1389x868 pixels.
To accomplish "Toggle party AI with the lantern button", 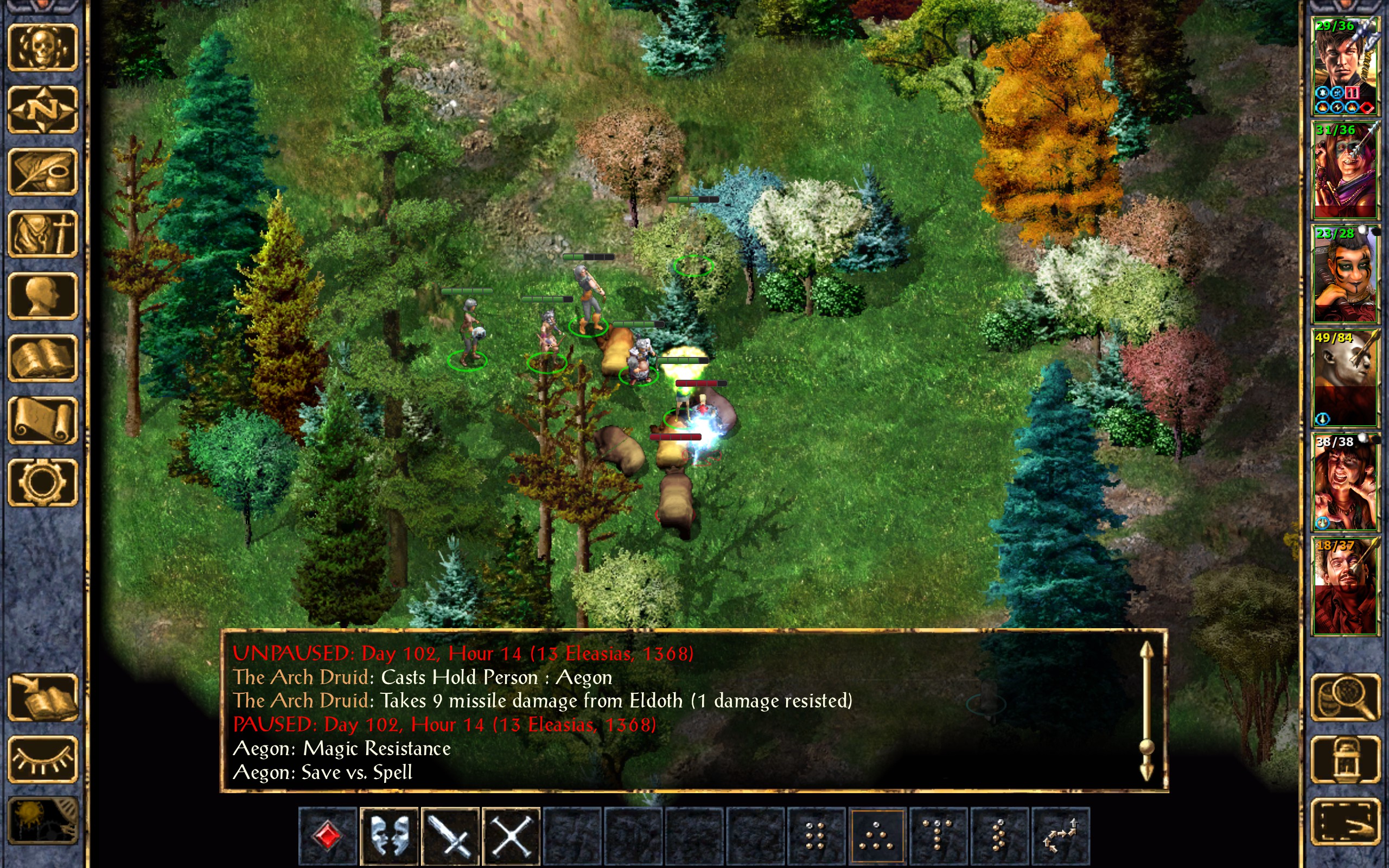I will pos(1345,759).
